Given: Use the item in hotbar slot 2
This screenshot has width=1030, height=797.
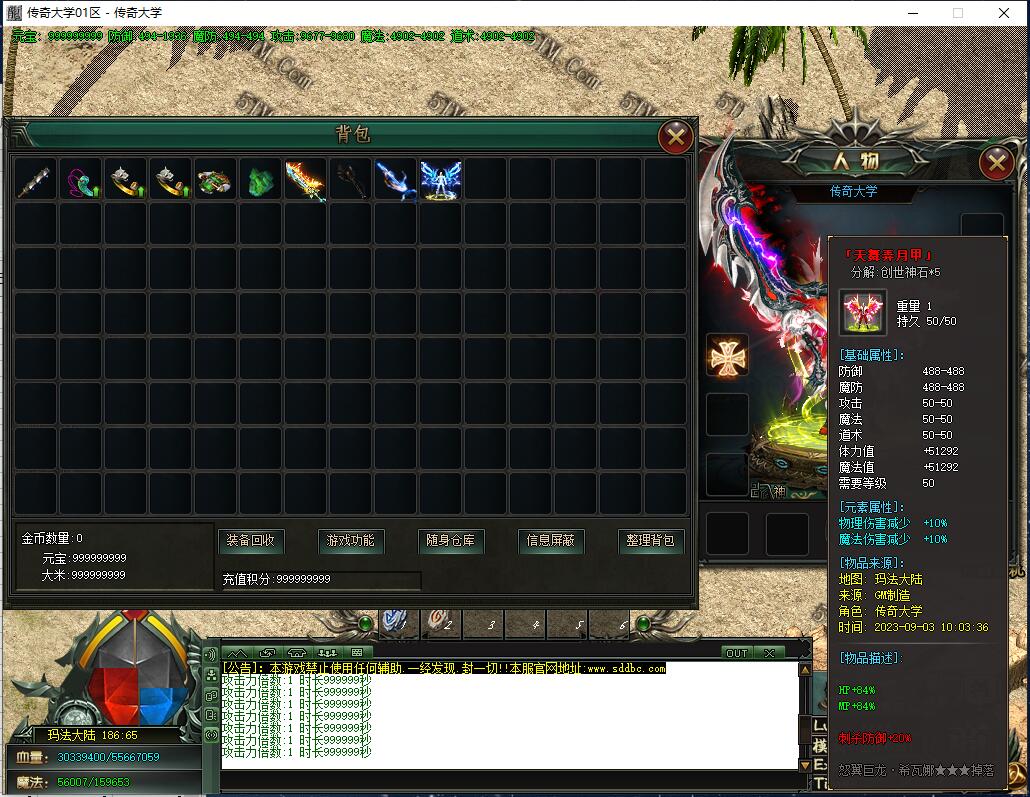Looking at the screenshot, I should [441, 623].
